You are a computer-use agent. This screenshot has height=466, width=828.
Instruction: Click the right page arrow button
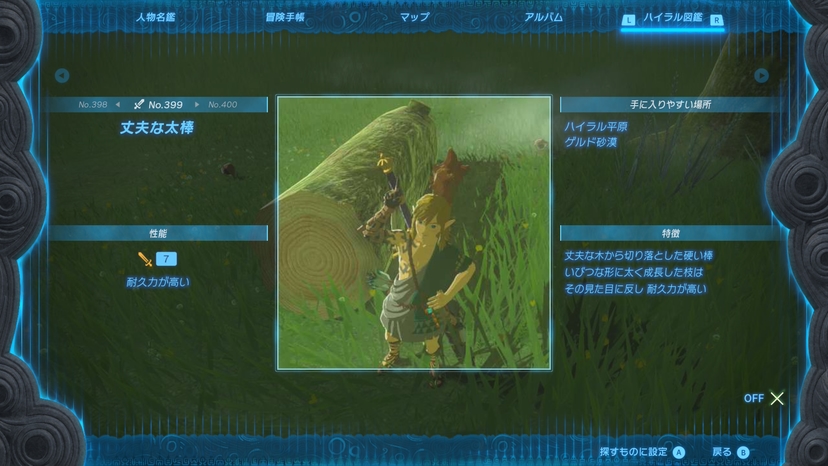[x=762, y=76]
